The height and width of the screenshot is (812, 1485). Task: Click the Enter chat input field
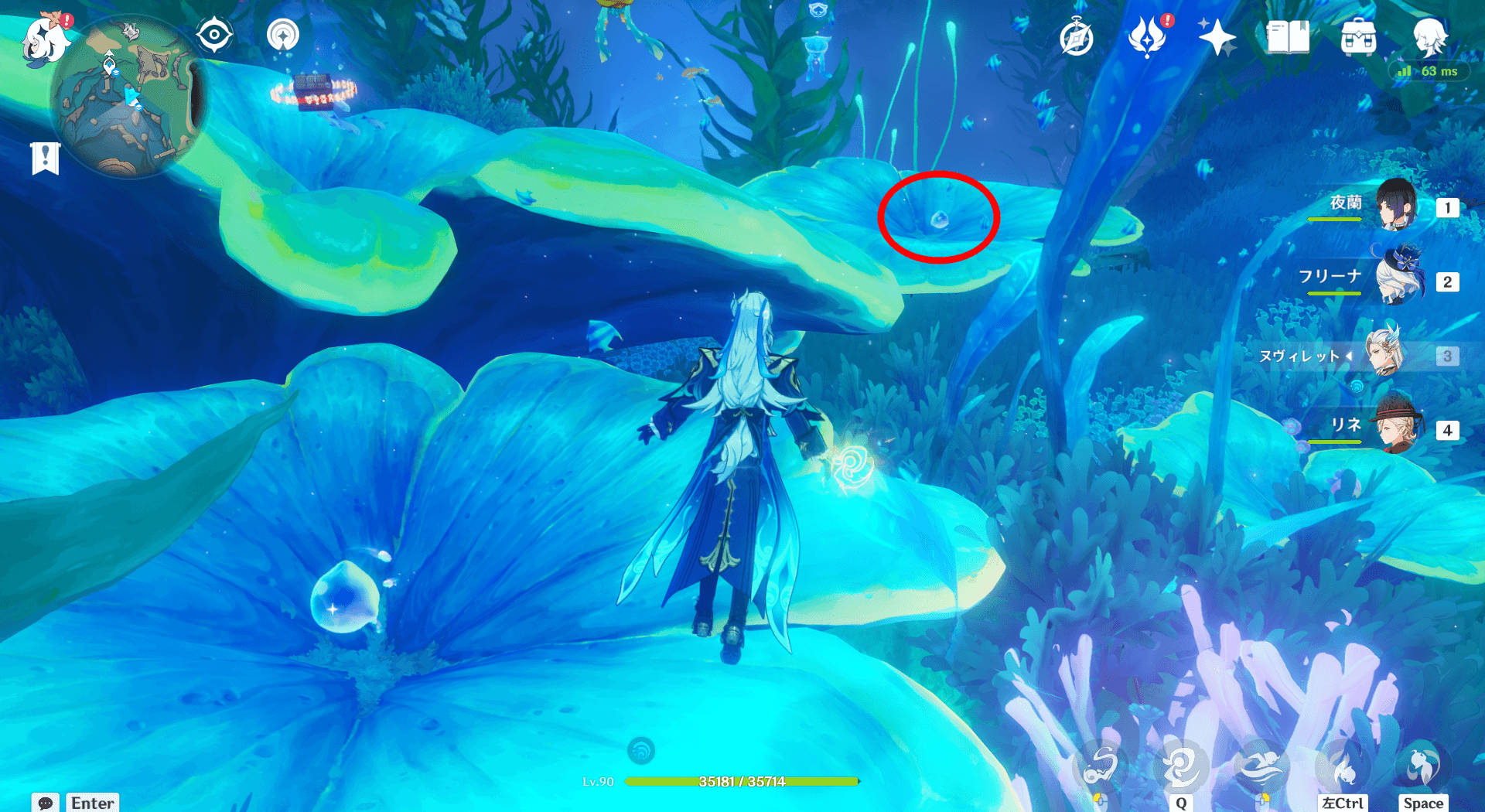pos(92,803)
